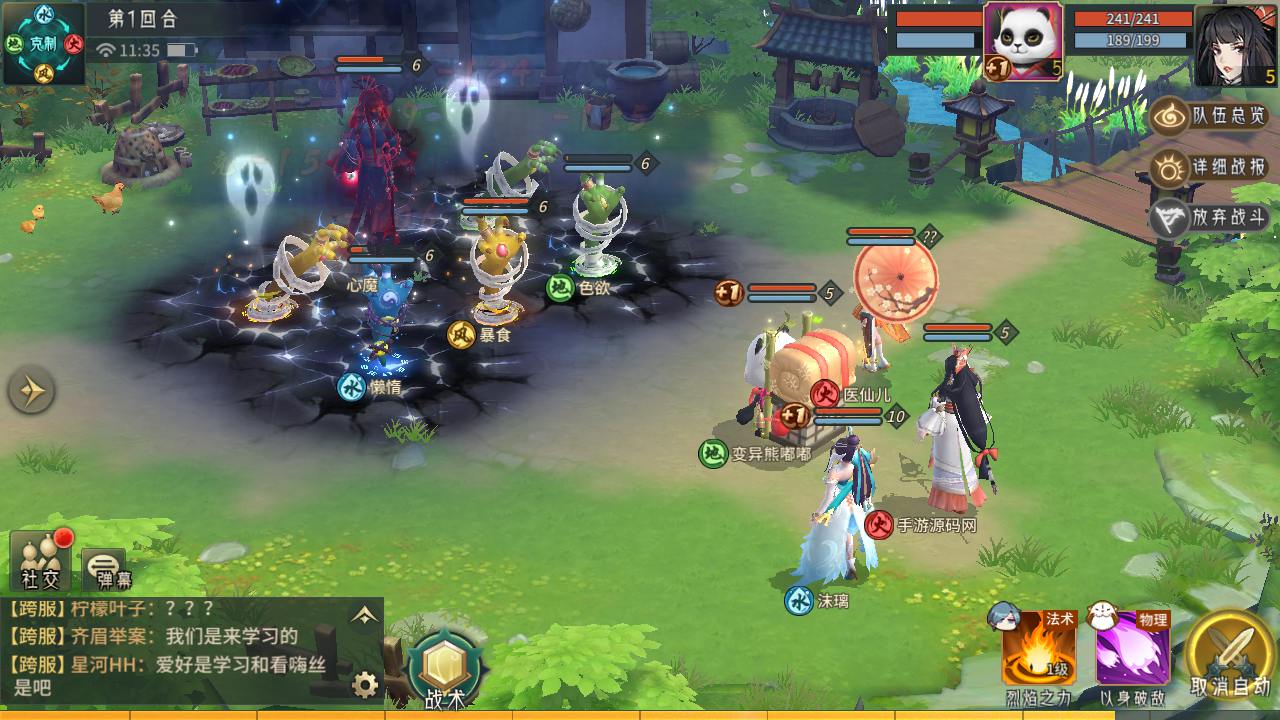Expand the chat panel with the arrow
Viewport: 1280px width, 720px height.
point(364,616)
